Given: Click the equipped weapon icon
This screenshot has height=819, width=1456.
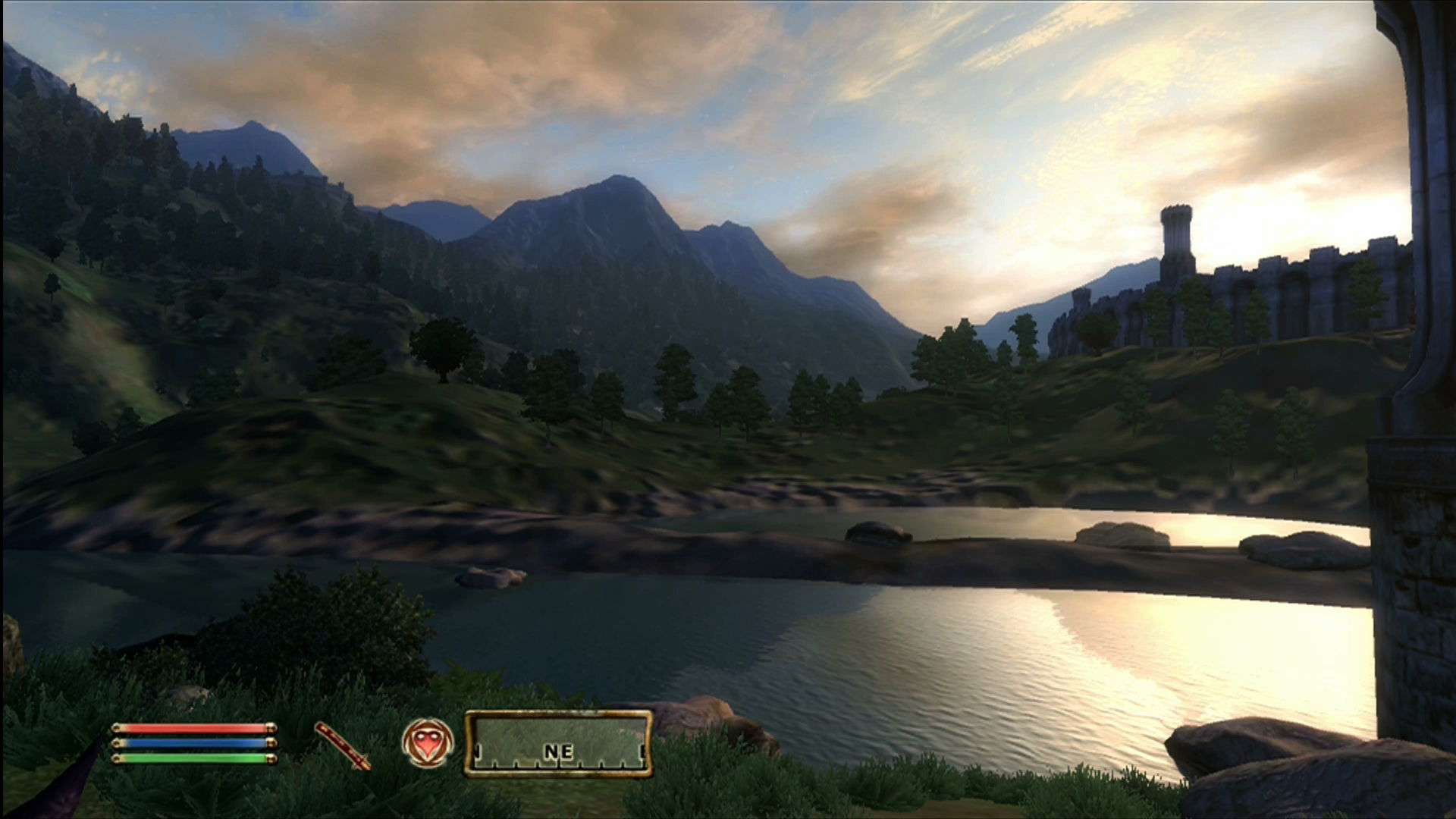Looking at the screenshot, I should 343,745.
